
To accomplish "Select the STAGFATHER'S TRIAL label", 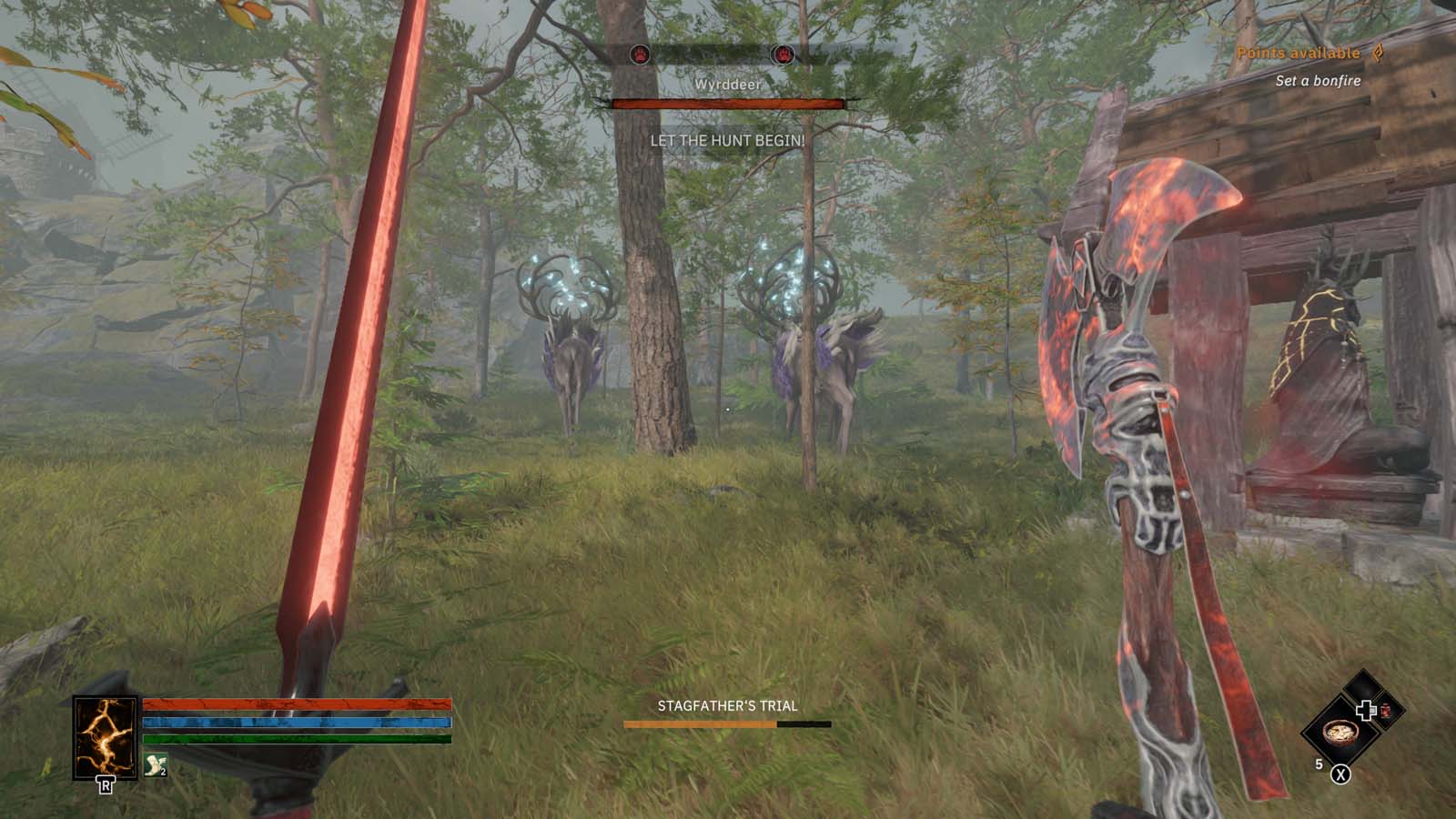I will [728, 704].
